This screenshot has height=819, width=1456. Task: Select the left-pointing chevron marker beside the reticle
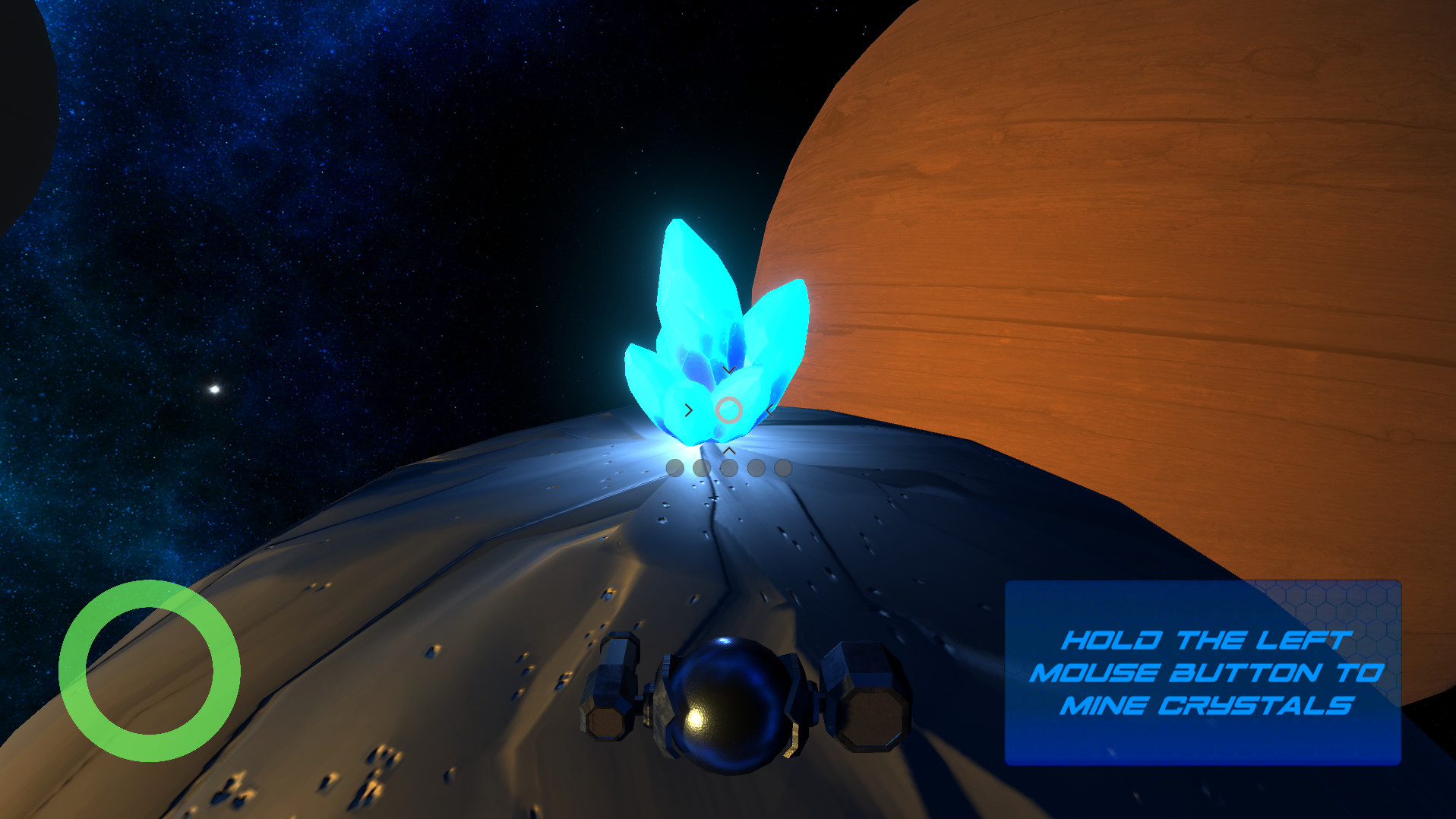coord(769,410)
